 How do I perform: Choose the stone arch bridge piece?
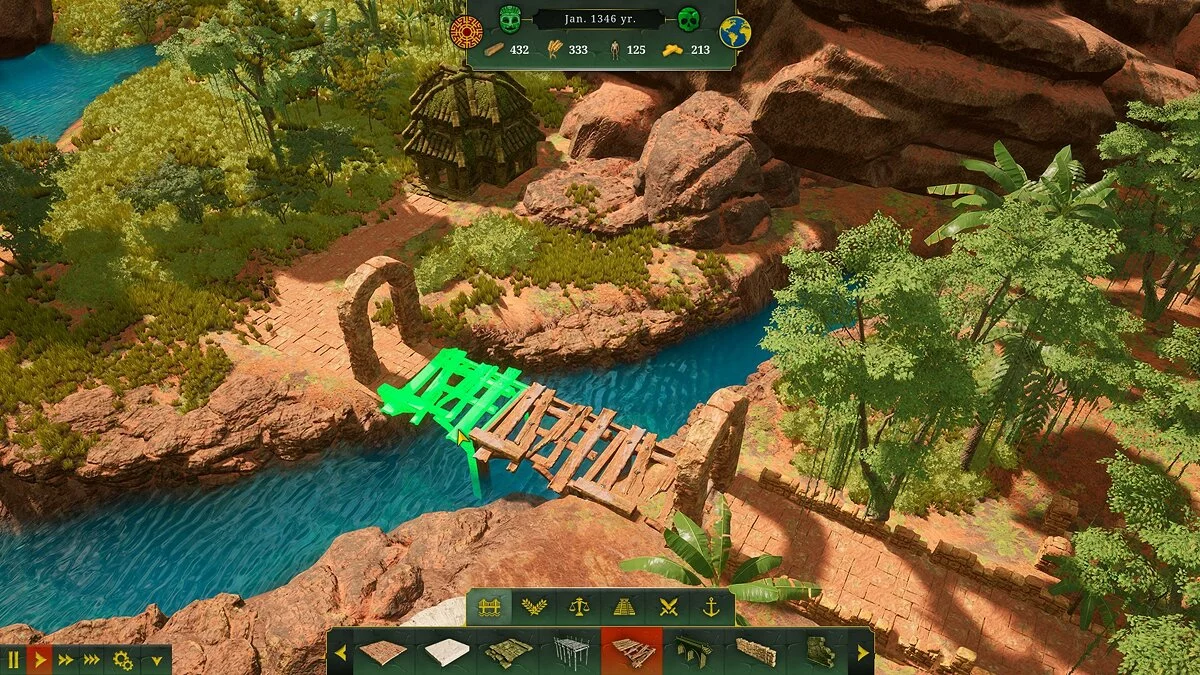(x=694, y=652)
